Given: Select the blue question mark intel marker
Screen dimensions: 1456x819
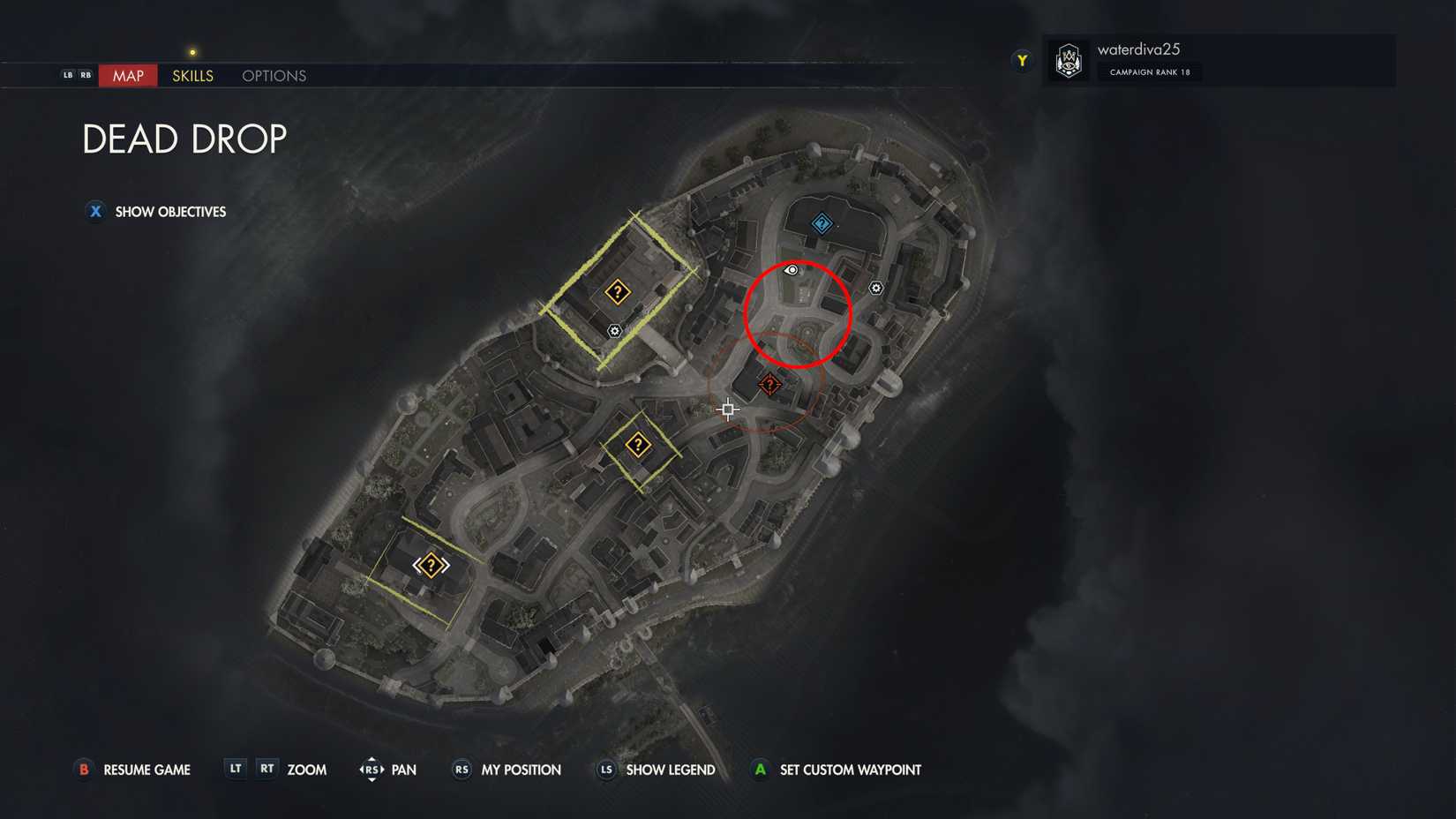Looking at the screenshot, I should point(822,222).
